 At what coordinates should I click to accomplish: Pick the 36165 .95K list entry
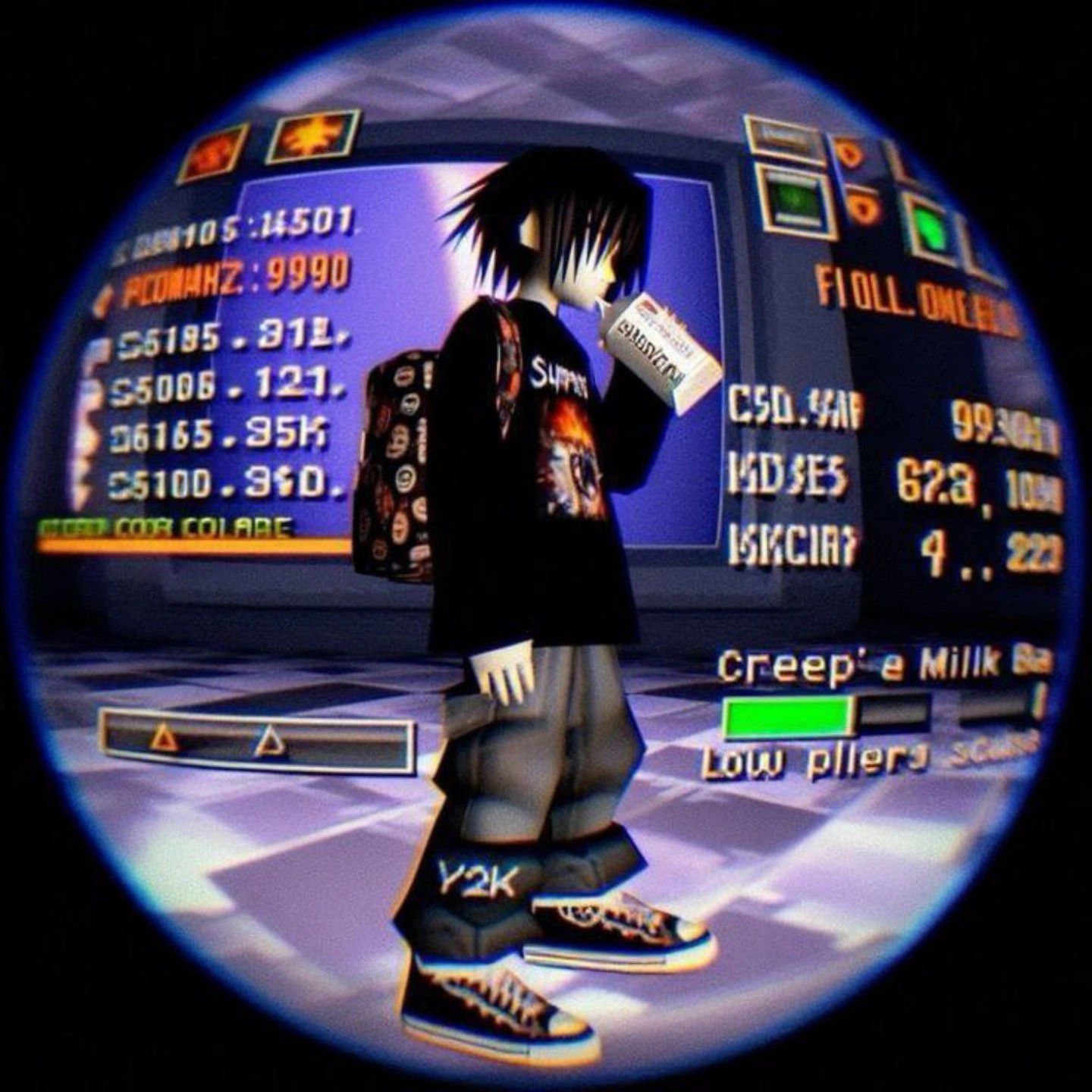[x=220, y=436]
